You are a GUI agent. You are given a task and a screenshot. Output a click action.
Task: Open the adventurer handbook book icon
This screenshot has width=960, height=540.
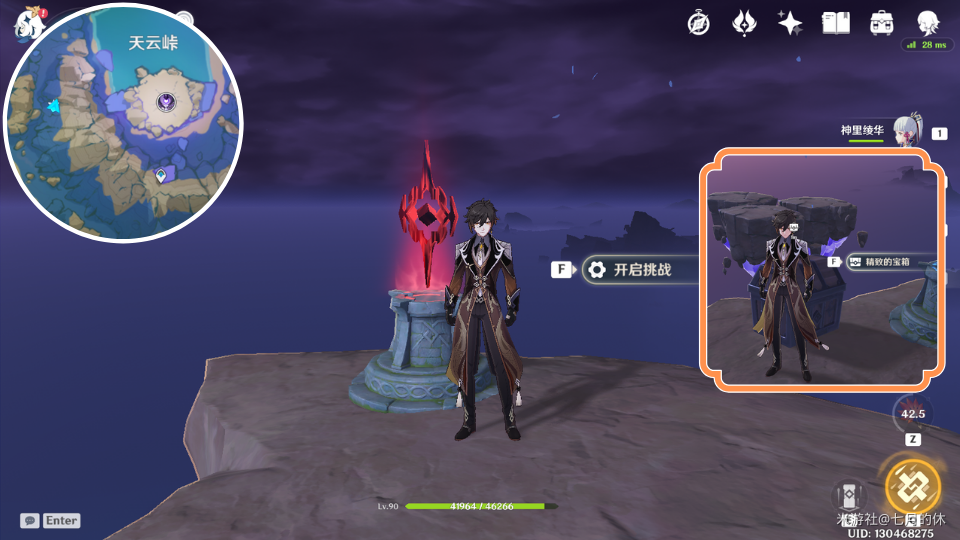point(836,23)
